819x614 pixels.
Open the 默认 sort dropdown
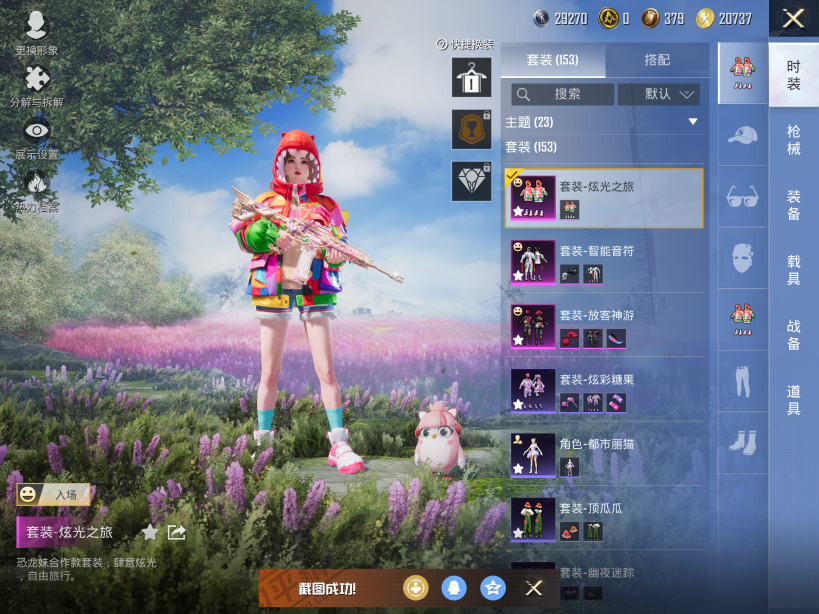[x=657, y=95]
